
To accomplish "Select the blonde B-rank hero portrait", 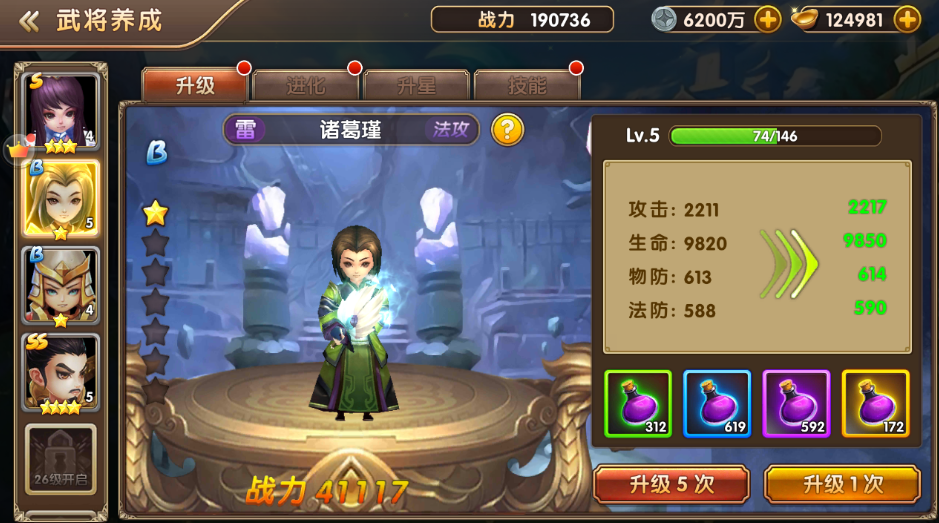I will (61, 198).
